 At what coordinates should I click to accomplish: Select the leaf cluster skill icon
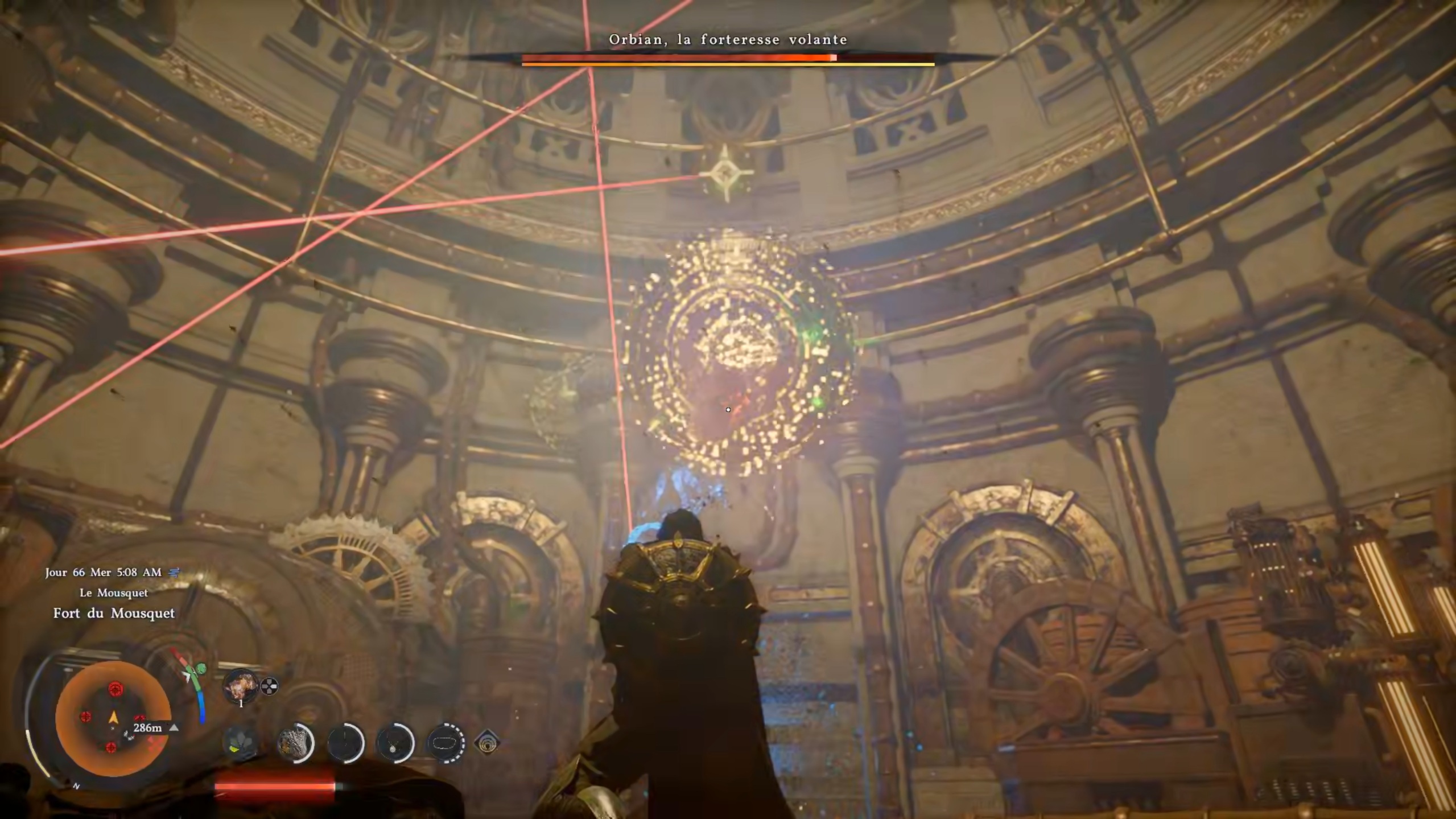[240, 743]
